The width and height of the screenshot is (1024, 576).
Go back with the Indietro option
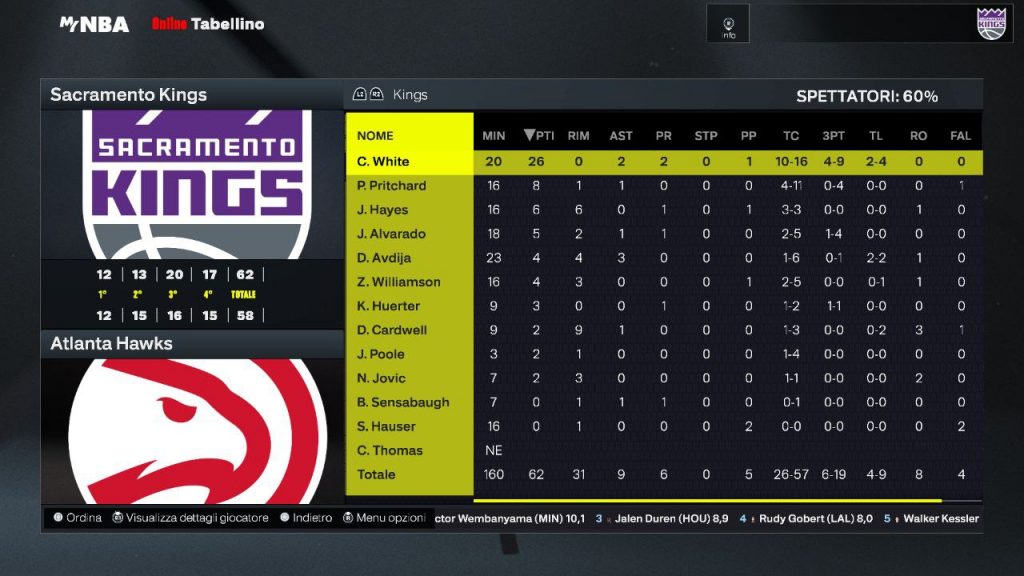pyautogui.click(x=306, y=518)
